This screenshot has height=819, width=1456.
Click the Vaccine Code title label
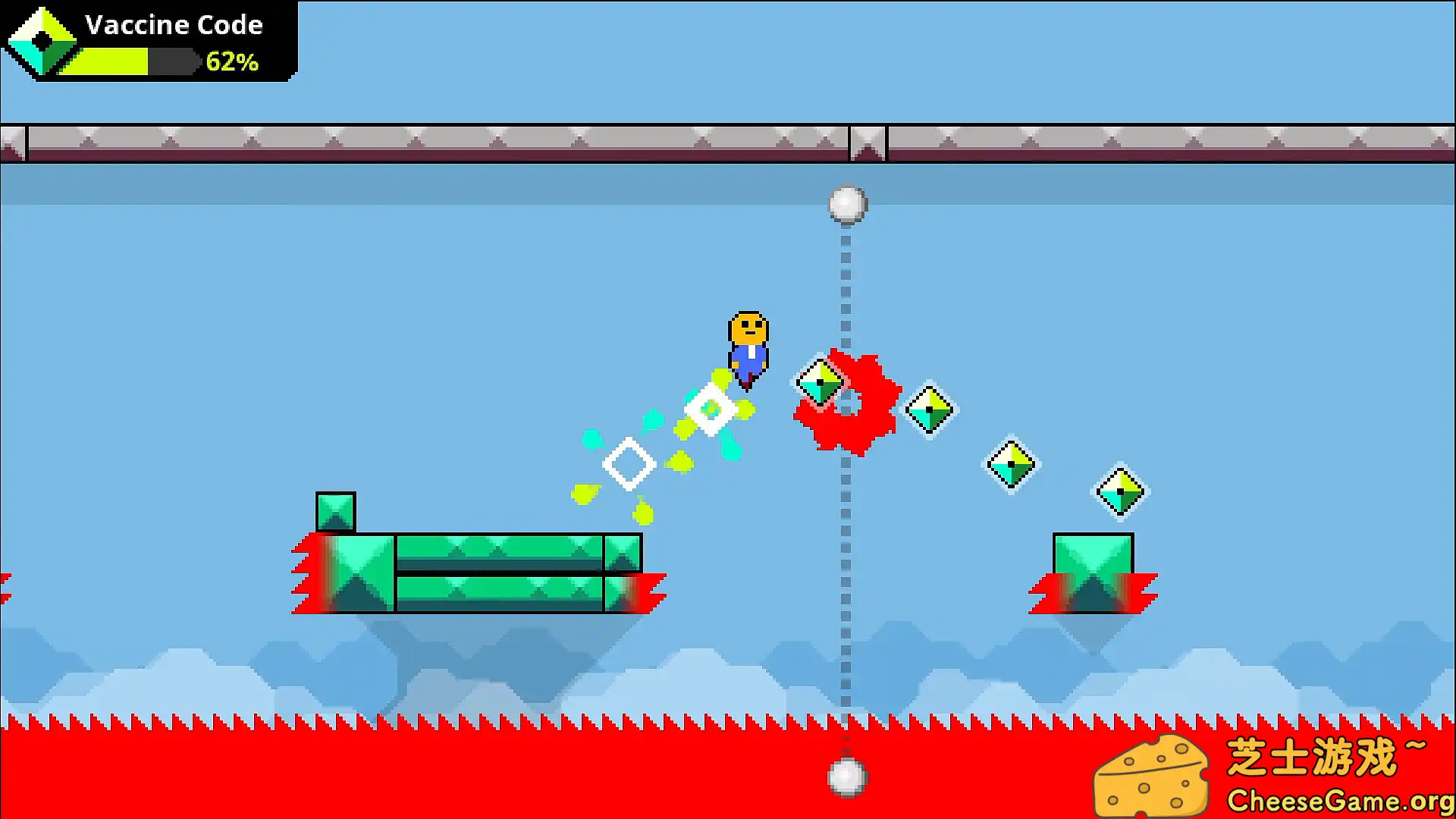click(x=174, y=24)
